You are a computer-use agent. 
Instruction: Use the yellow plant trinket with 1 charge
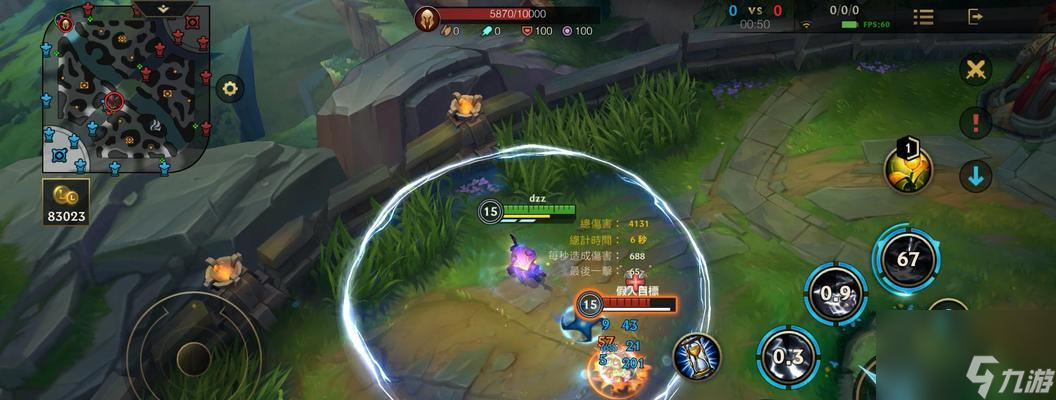pos(908,168)
